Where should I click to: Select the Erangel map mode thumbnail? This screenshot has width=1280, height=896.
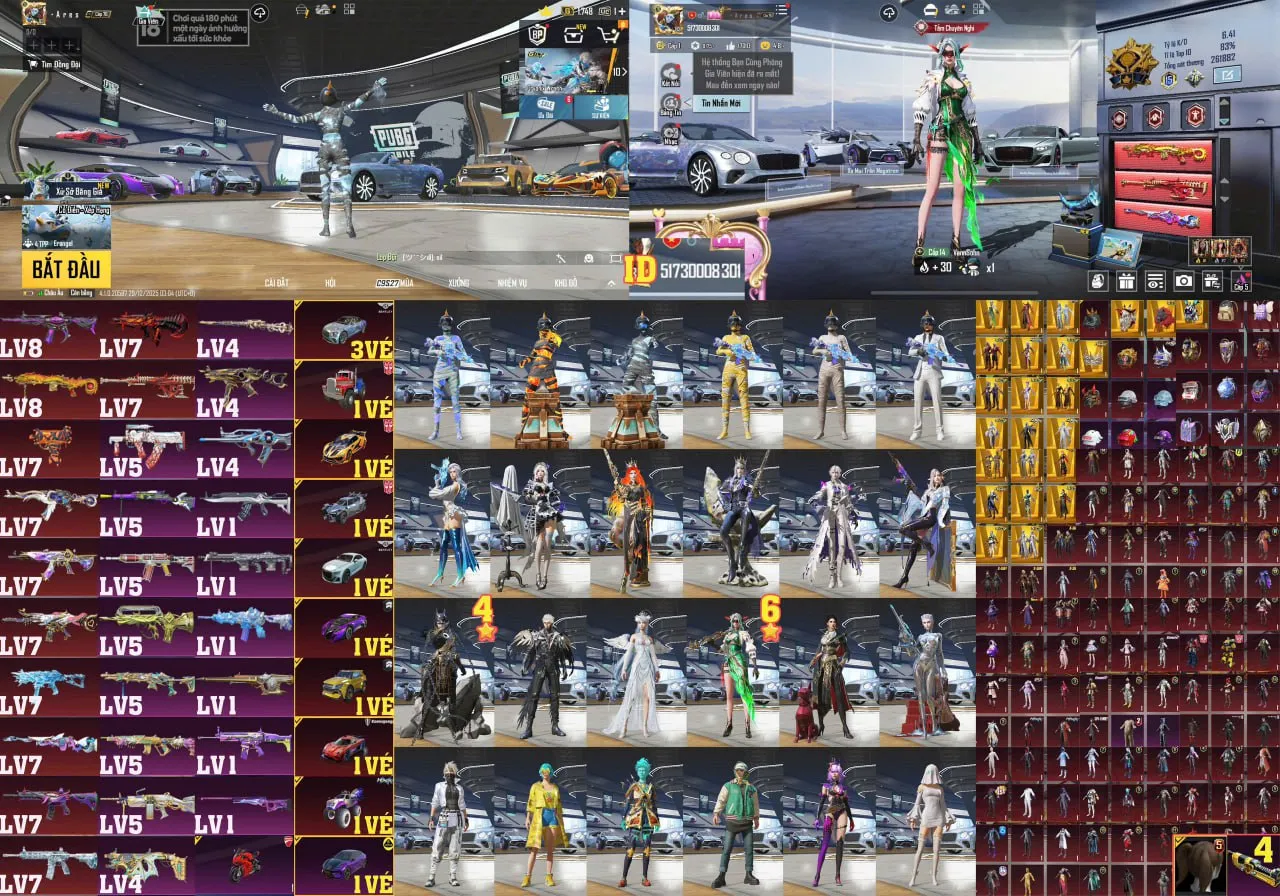point(66,226)
